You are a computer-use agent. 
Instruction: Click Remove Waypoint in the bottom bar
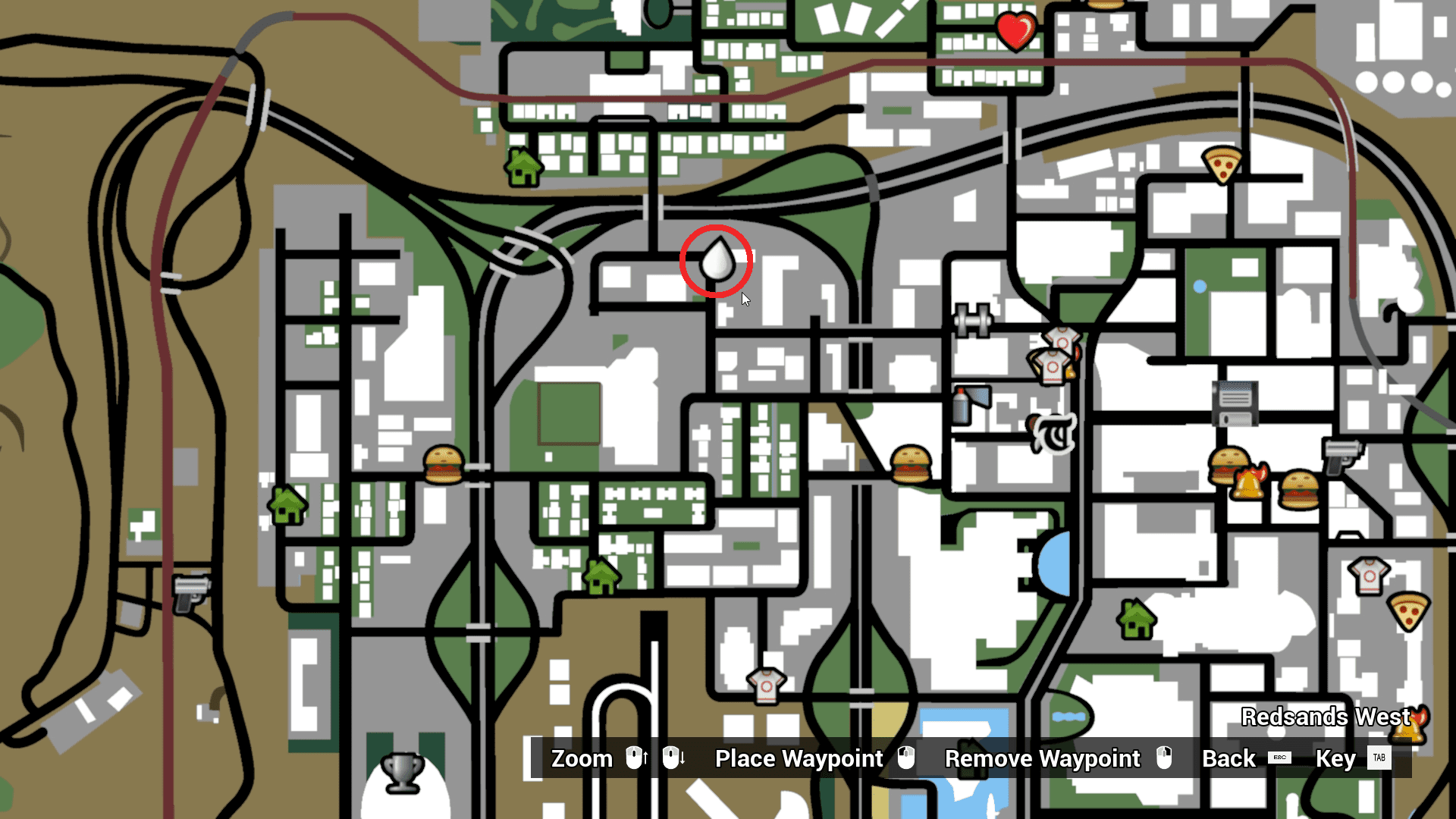(x=1042, y=758)
